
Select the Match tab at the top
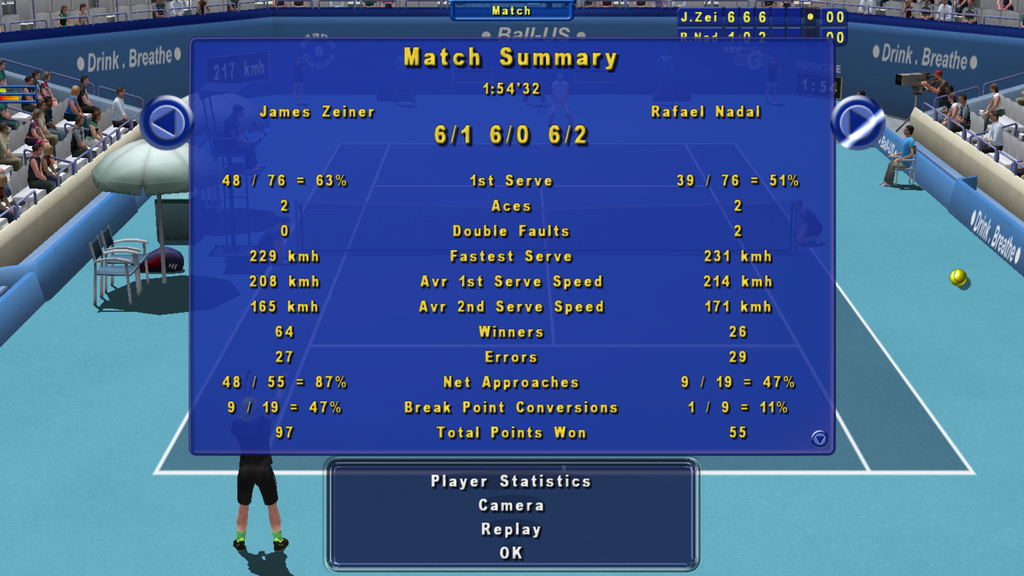[x=511, y=11]
